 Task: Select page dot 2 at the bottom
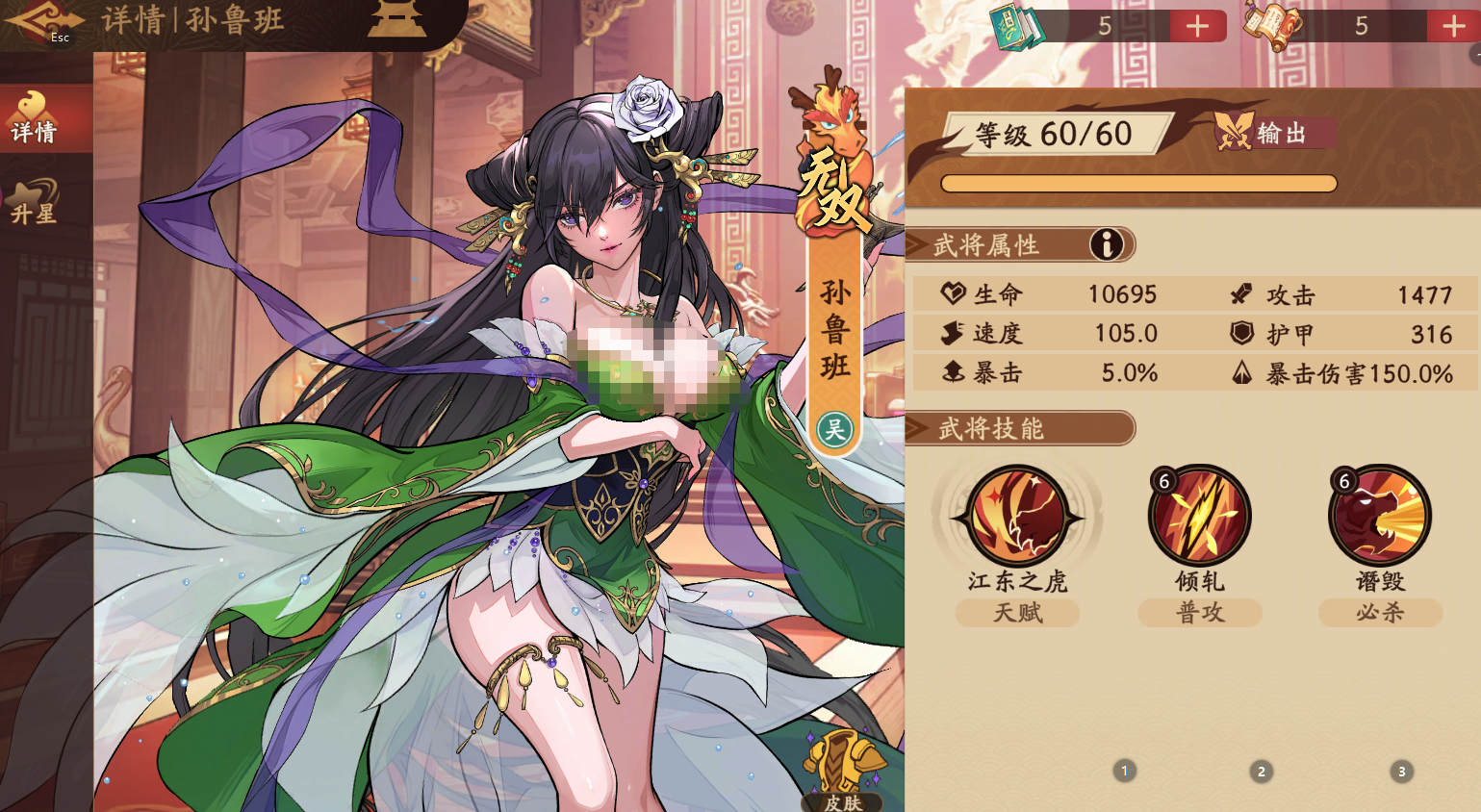pyautogui.click(x=1260, y=771)
